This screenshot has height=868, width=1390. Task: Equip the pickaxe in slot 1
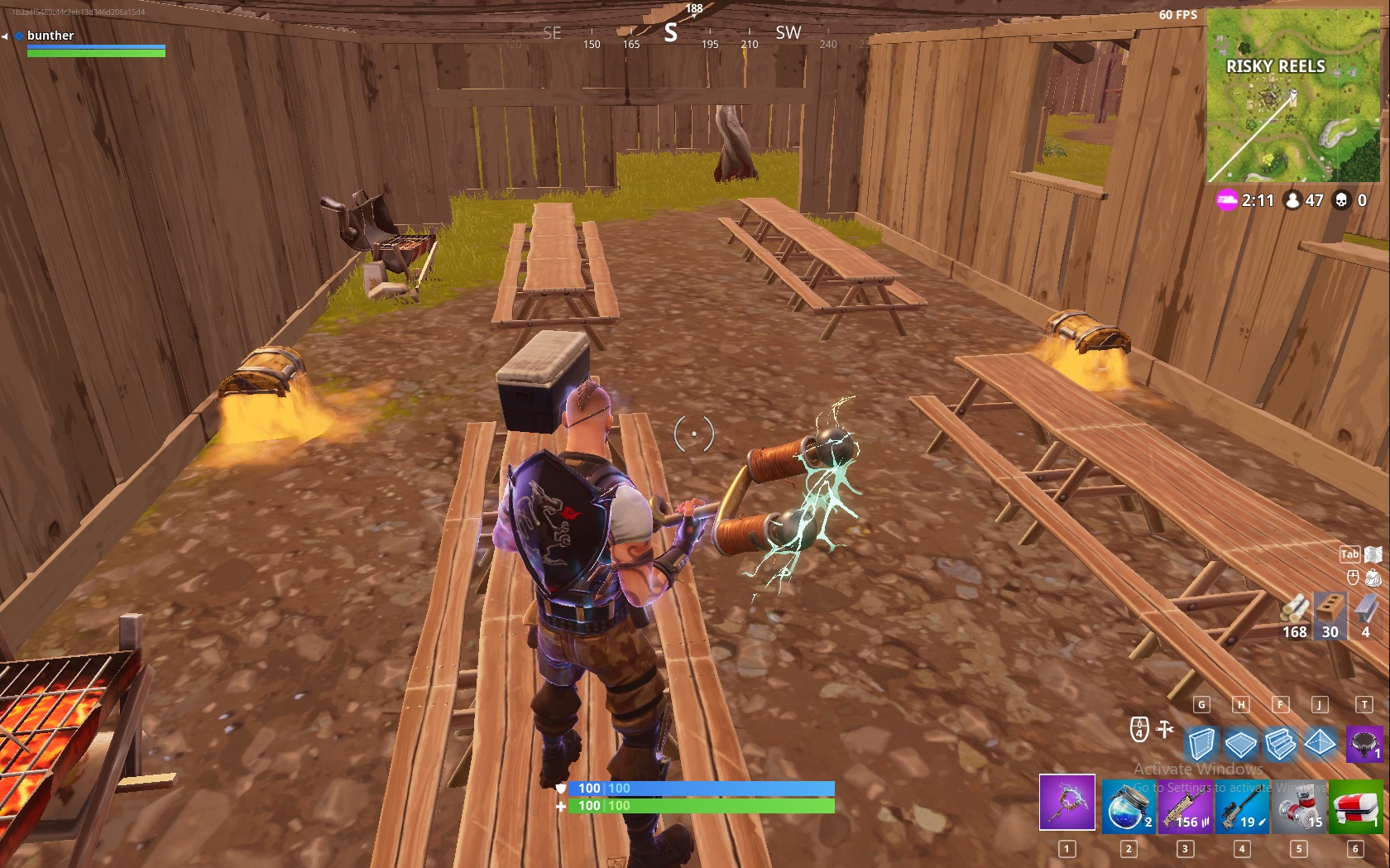point(1066,803)
